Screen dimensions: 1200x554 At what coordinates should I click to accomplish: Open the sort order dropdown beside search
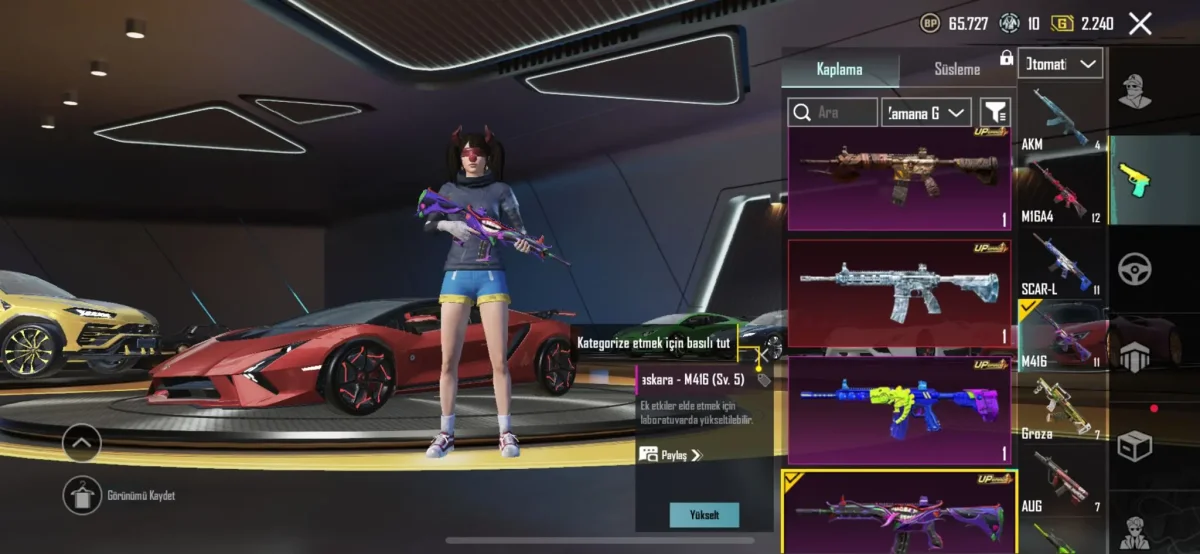(927, 112)
